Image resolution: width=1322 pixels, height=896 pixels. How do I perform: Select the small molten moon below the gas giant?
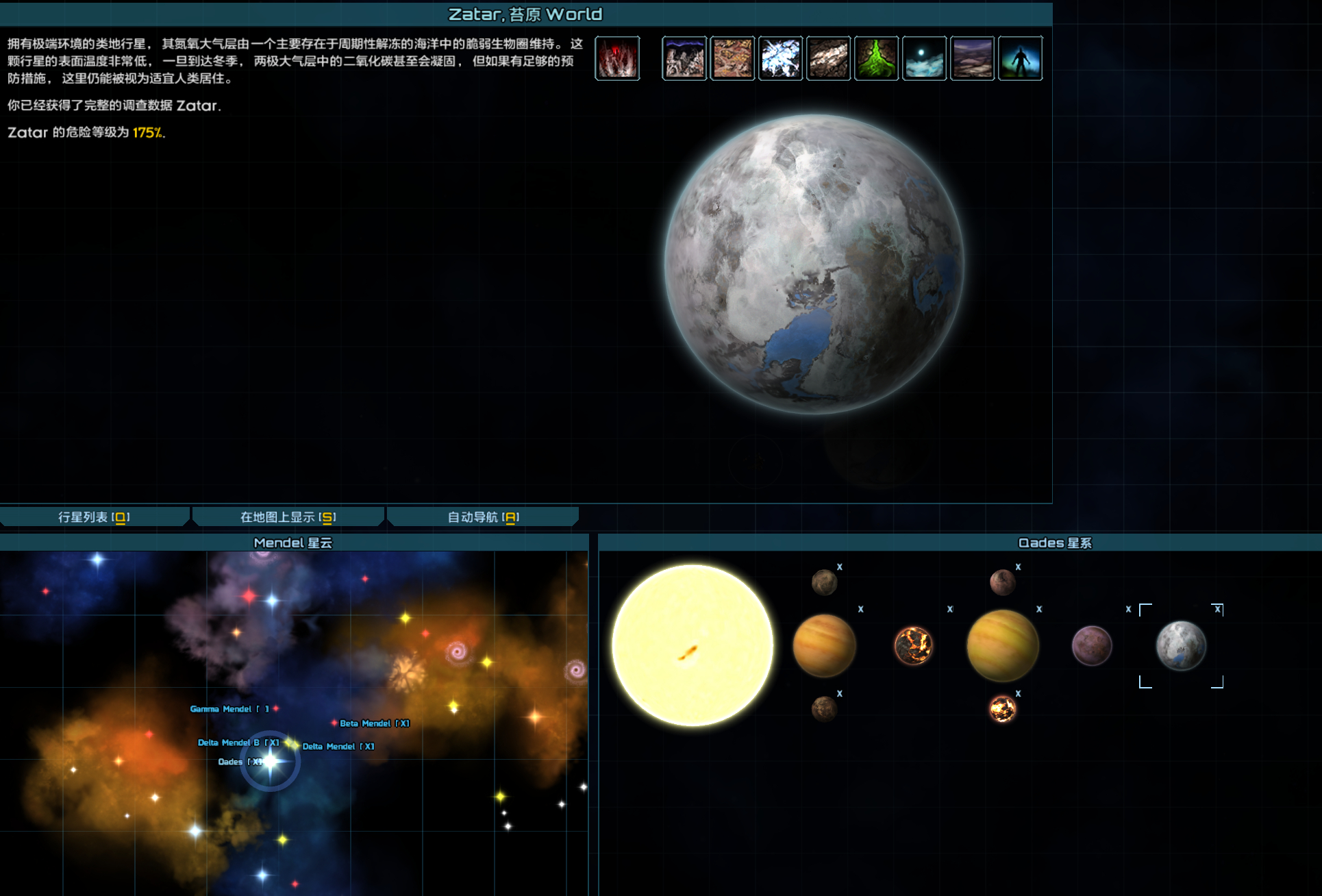pyautogui.click(x=1002, y=709)
